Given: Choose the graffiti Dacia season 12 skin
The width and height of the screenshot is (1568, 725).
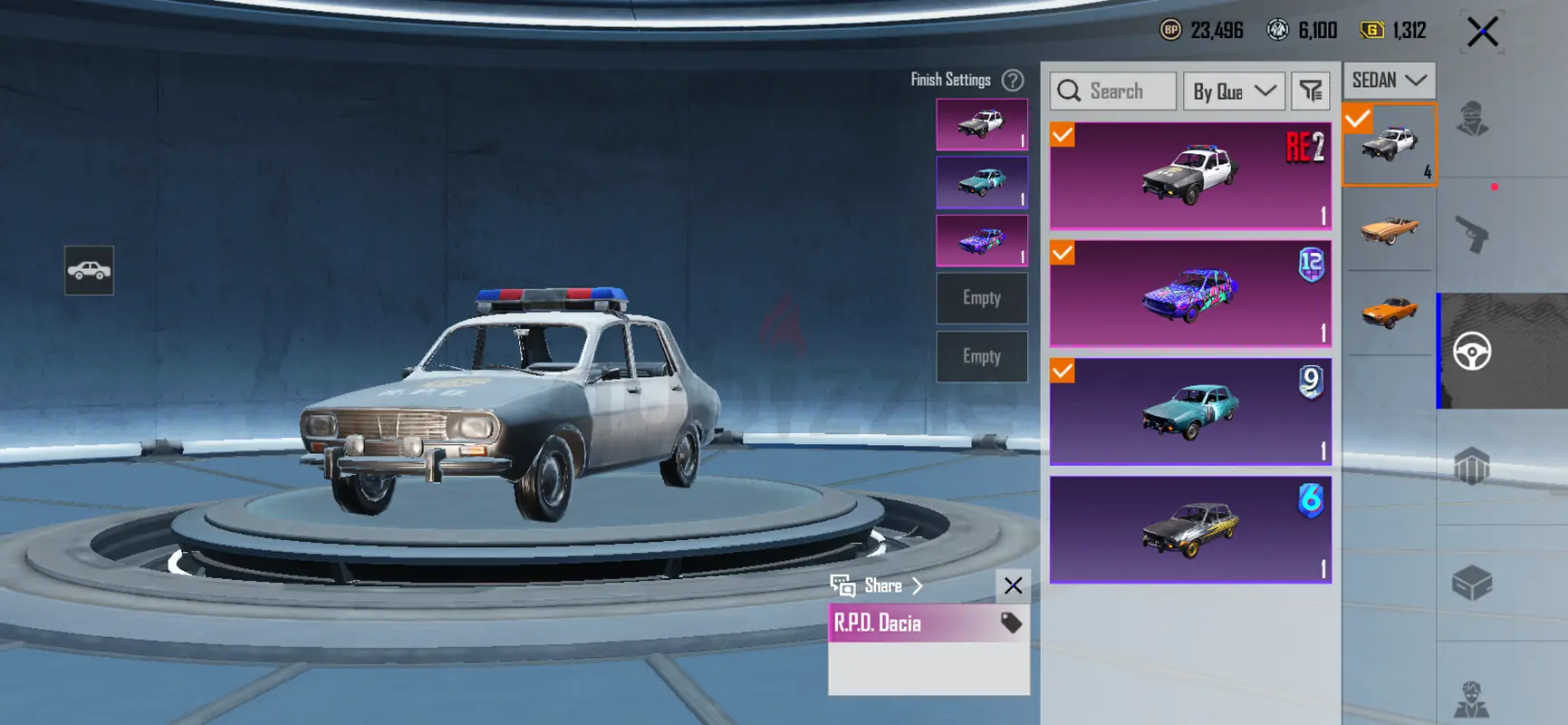Looking at the screenshot, I should coord(1190,294).
